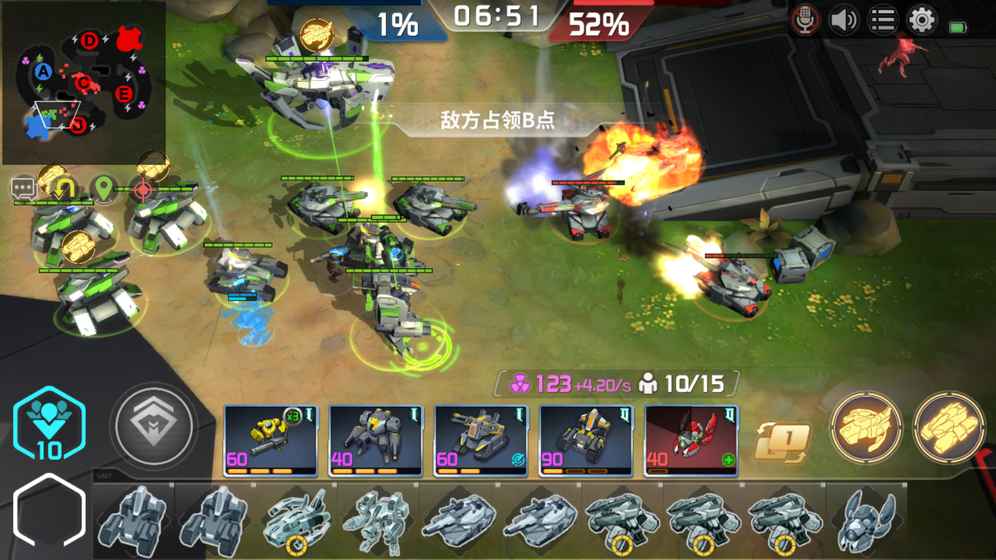
Task: Click the empty white hexagon button
Action: [x=49, y=514]
